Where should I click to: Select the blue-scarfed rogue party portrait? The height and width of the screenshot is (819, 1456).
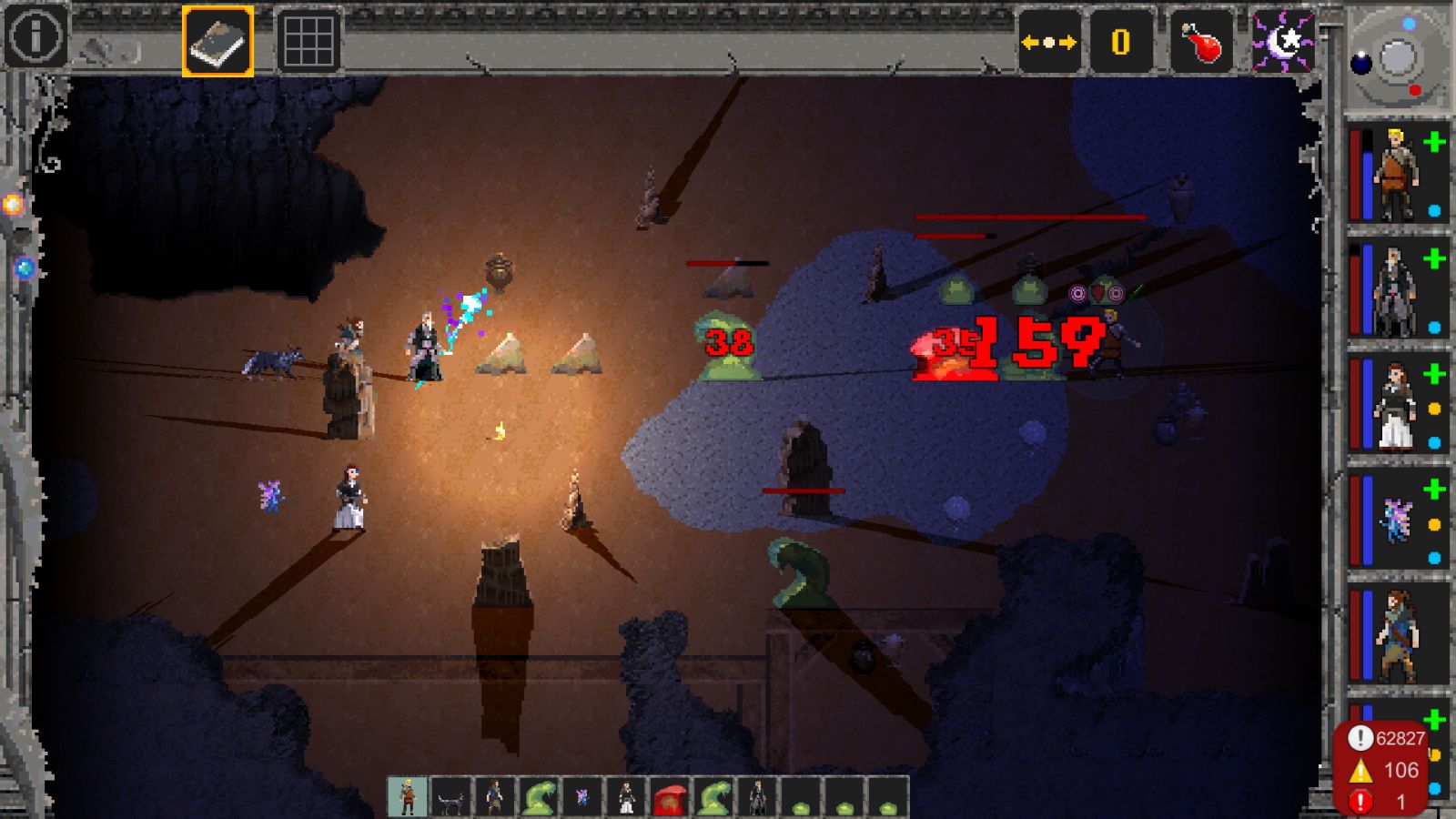point(1395,635)
